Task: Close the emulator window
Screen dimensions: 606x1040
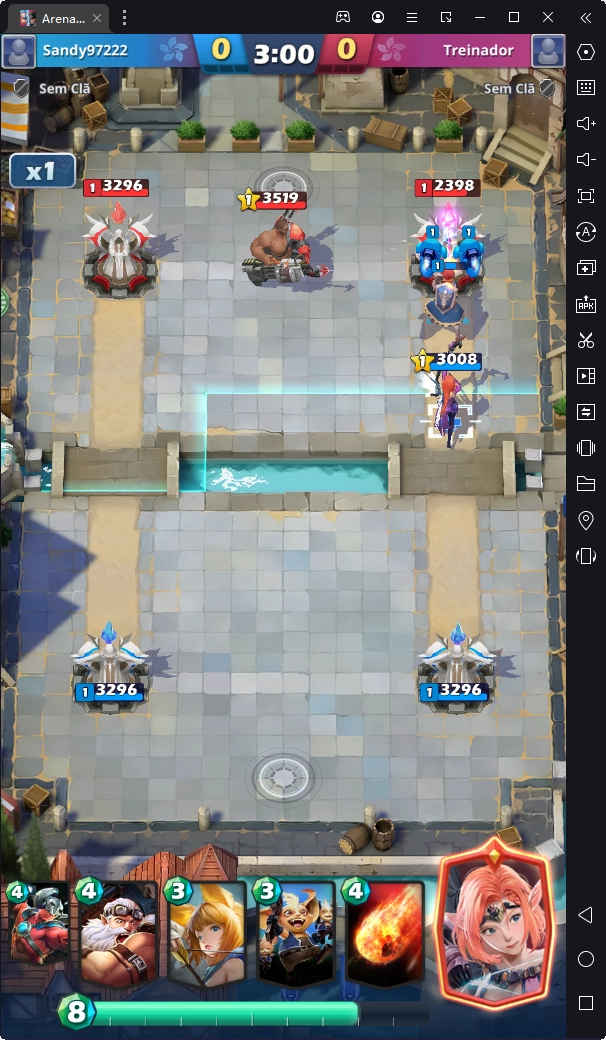Action: [548, 17]
